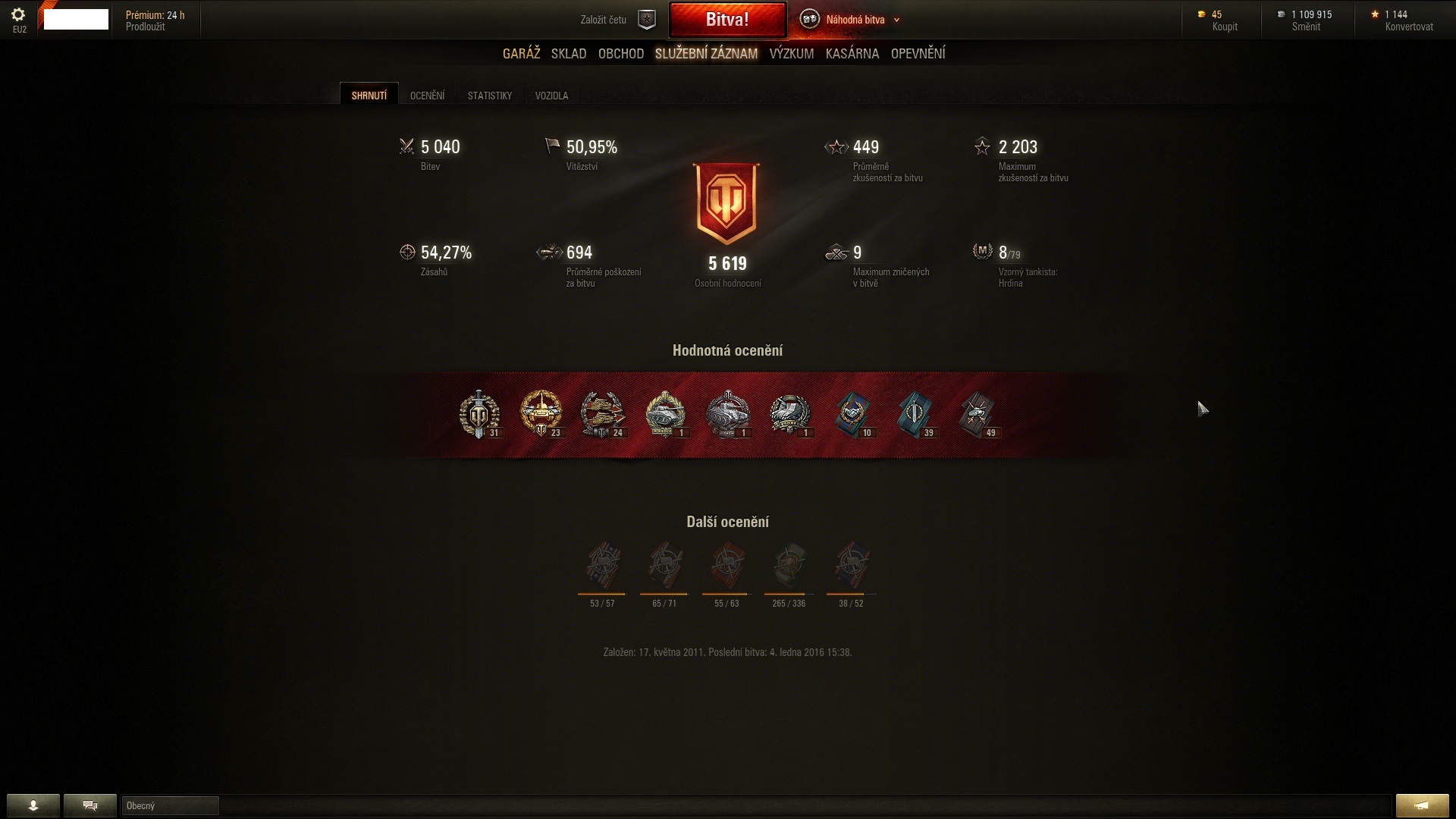Open the Kasárna barracks
This screenshot has width=1456, height=819.
[852, 54]
